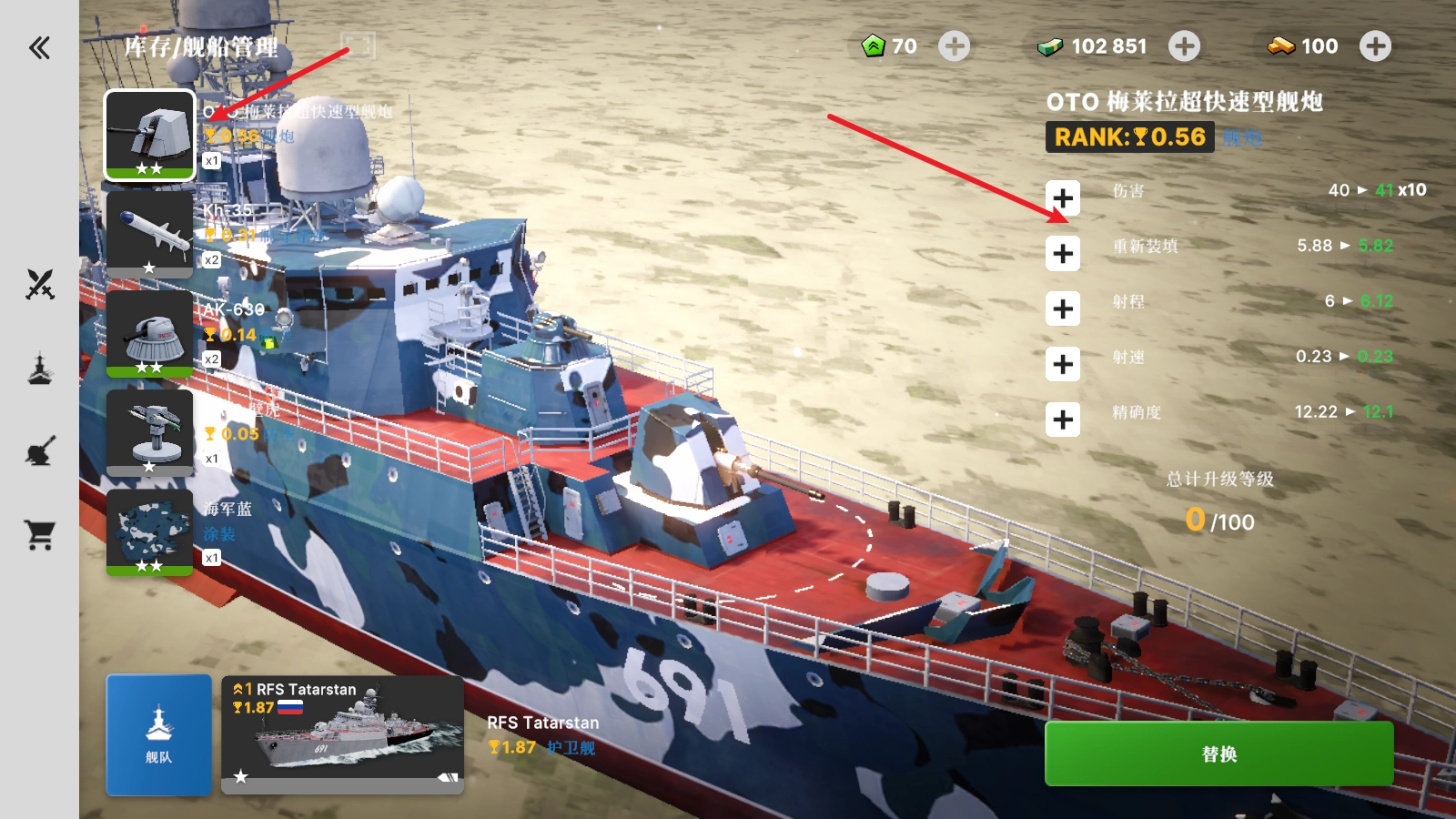Open the 舰队 fleet panel
This screenshot has width=1456, height=819.
[159, 734]
